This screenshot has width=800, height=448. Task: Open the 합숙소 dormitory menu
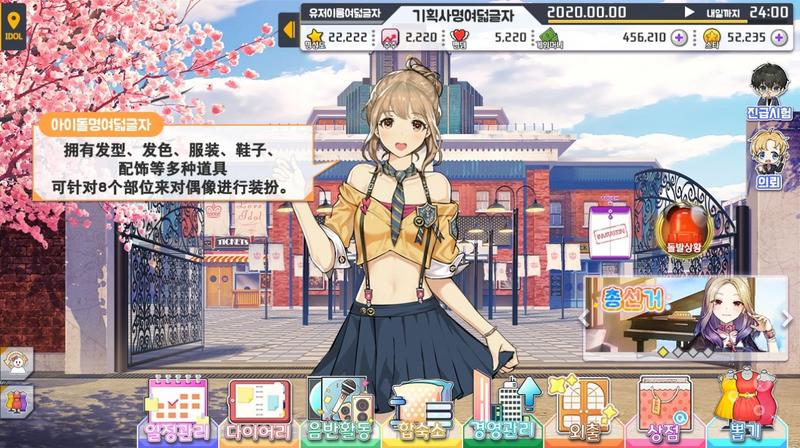click(419, 412)
